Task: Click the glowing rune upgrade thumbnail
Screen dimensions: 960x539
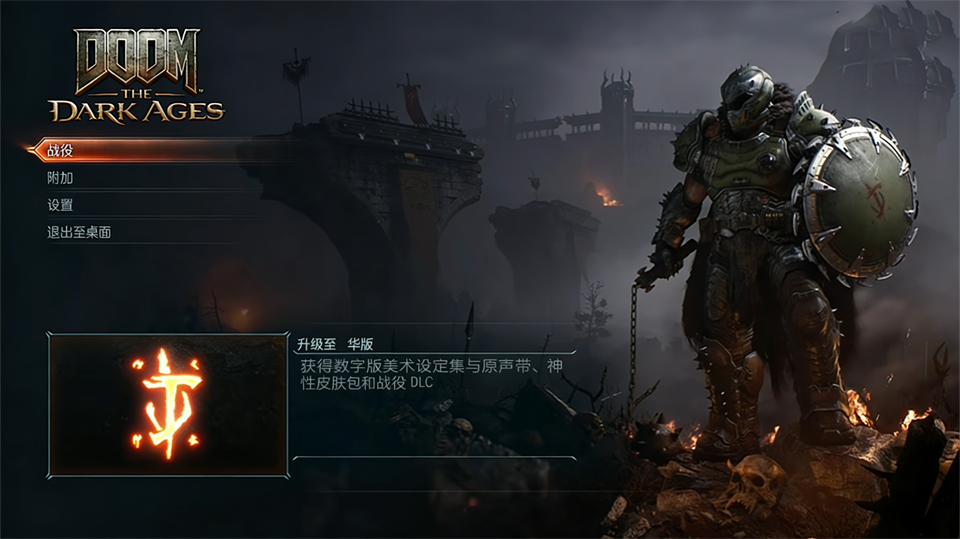Action: [168, 404]
